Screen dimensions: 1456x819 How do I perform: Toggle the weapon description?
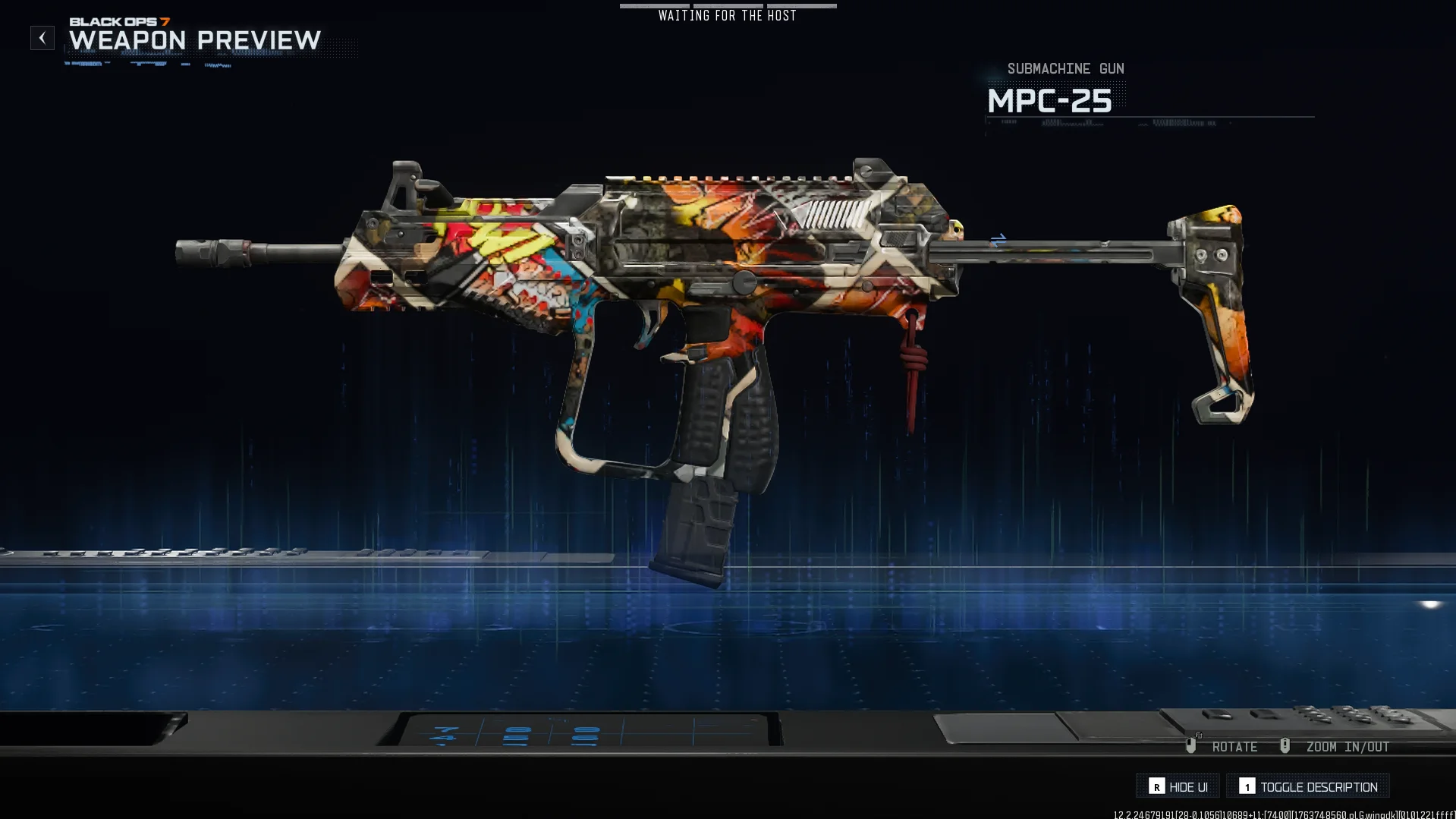1308,786
